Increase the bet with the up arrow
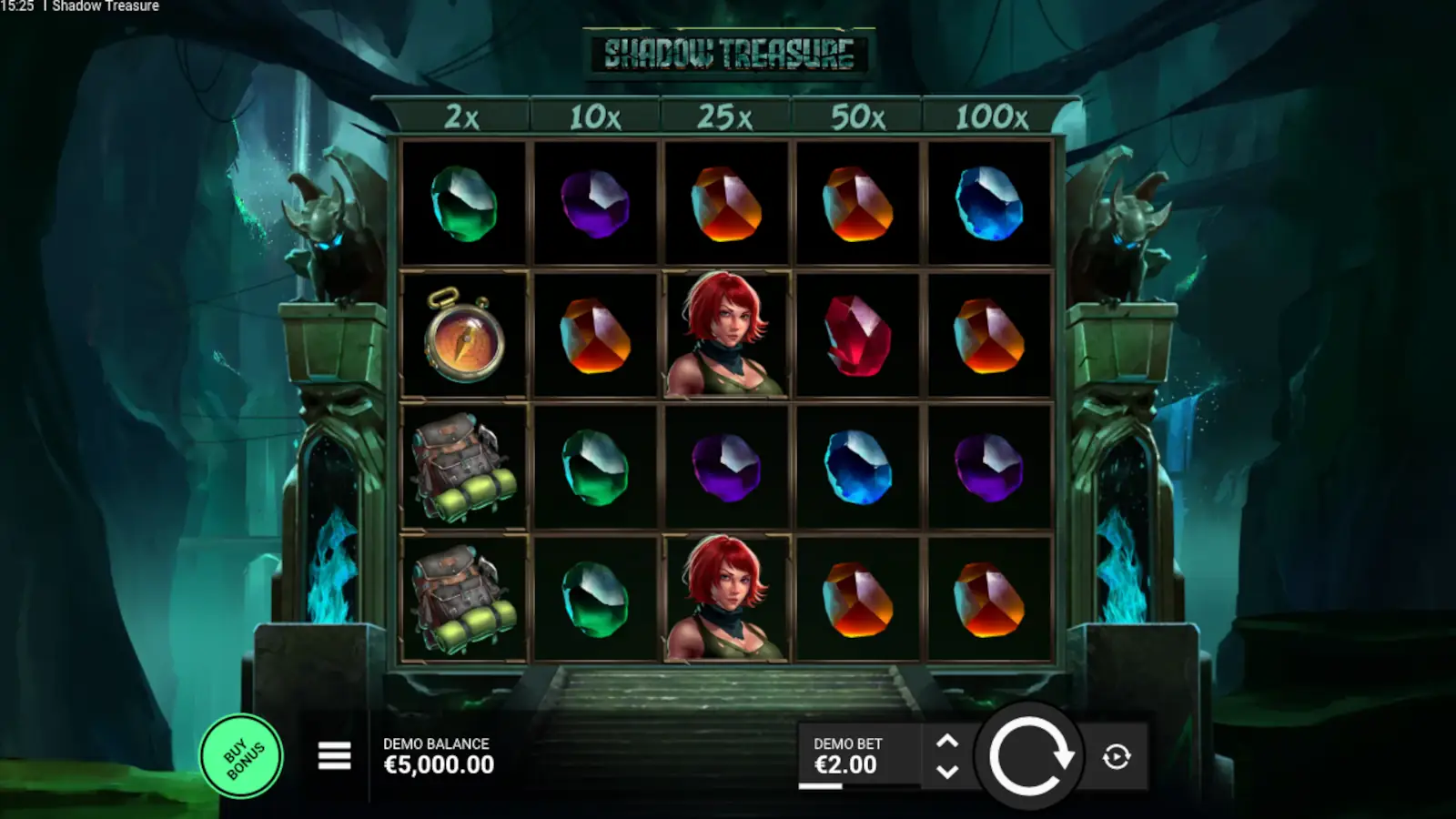The width and height of the screenshot is (1456, 819). [x=948, y=741]
